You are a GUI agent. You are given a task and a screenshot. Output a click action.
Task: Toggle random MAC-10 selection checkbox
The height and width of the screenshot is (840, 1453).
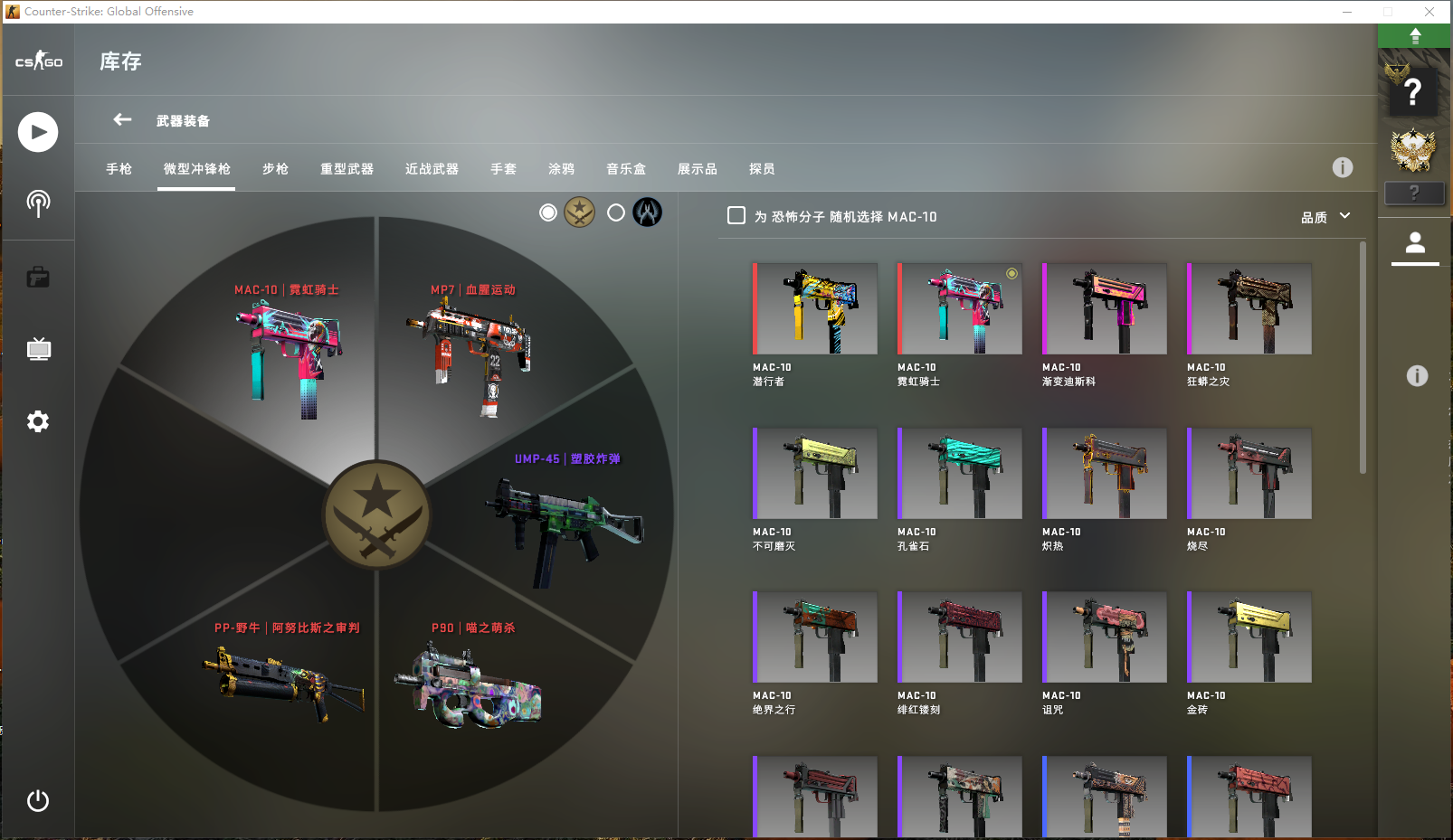[736, 216]
